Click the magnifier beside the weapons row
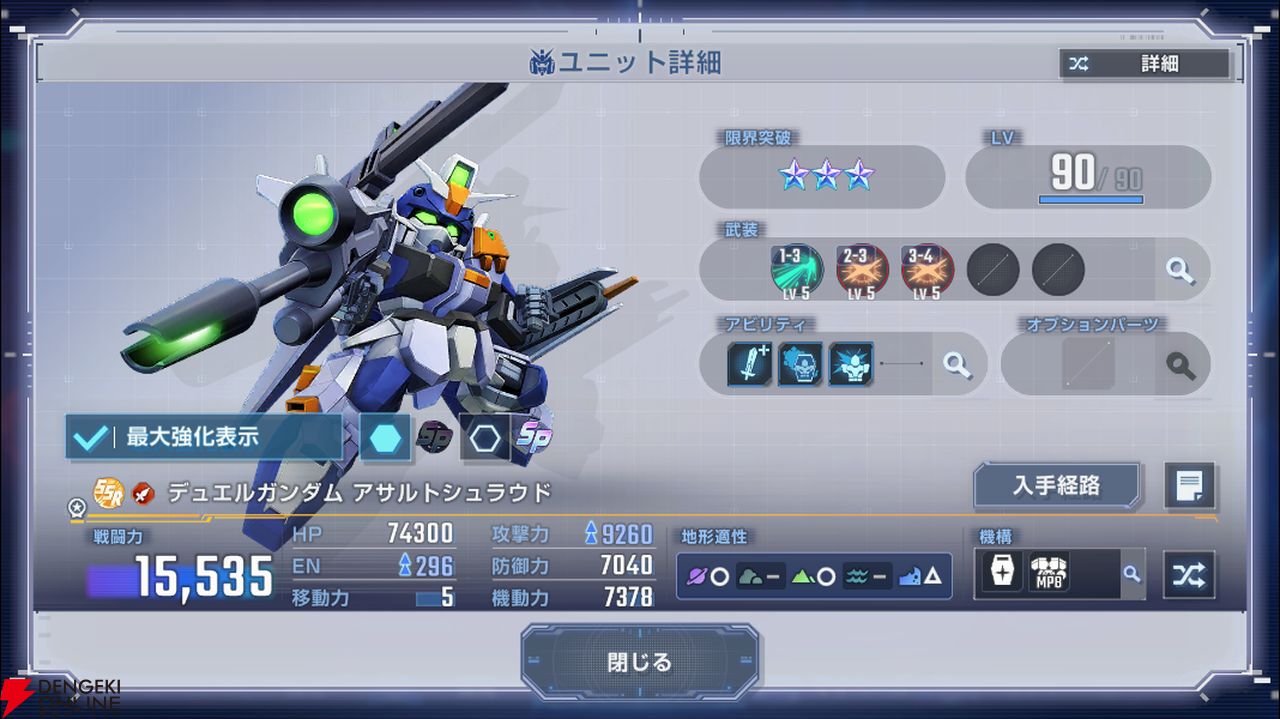Viewport: 1280px width, 719px height. coord(1180,270)
